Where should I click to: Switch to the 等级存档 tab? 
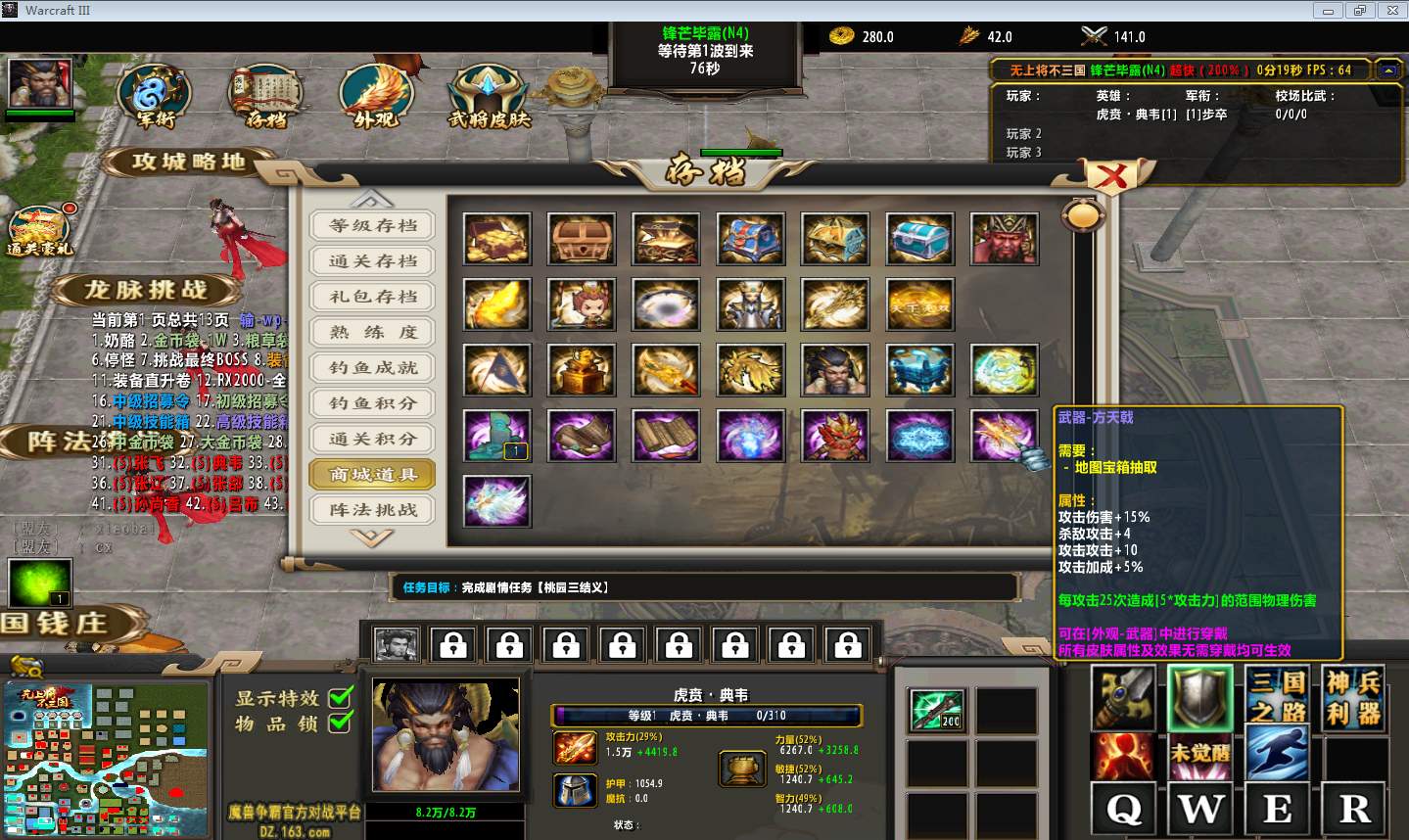pyautogui.click(x=372, y=225)
